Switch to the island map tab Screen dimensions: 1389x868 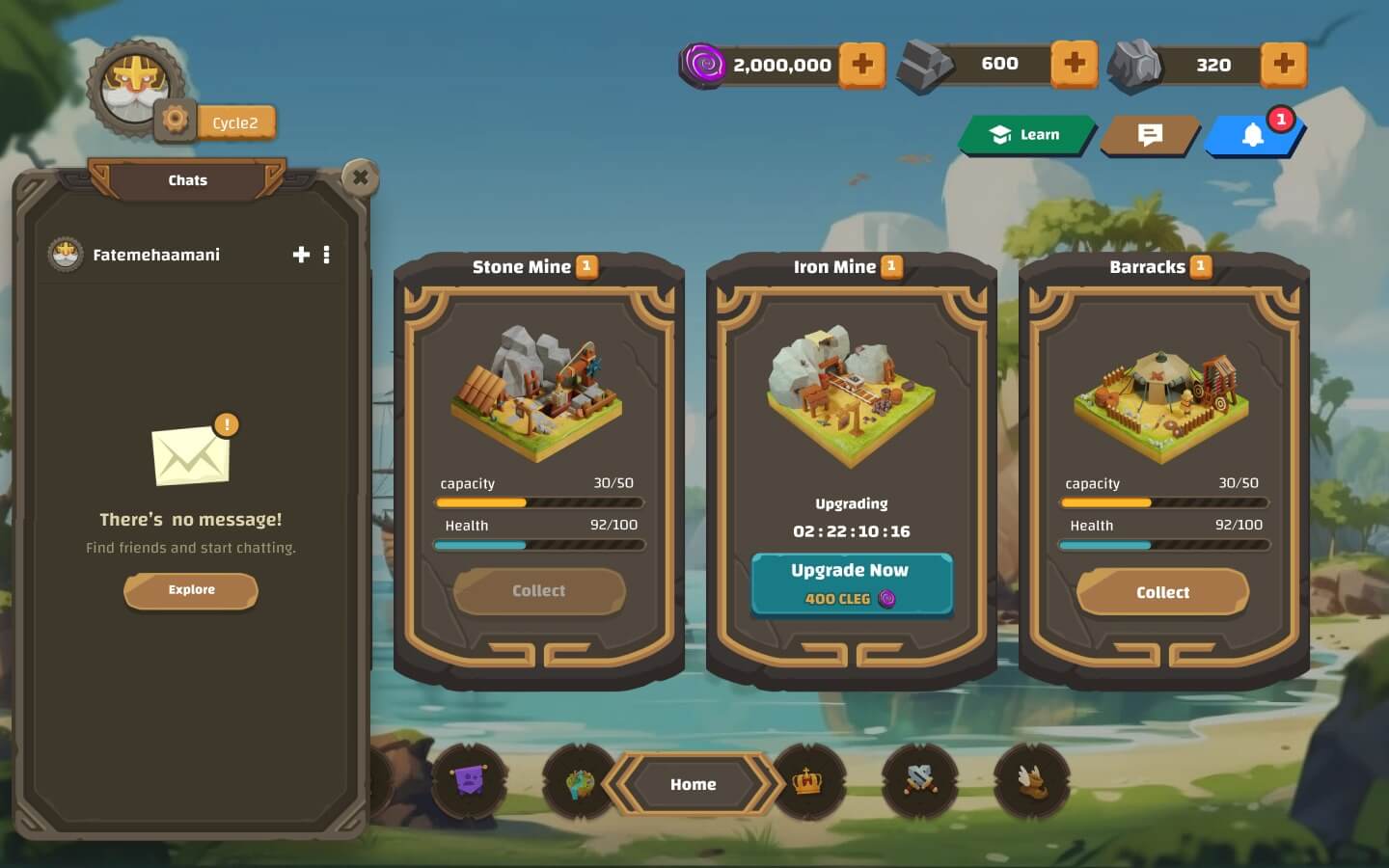579,782
